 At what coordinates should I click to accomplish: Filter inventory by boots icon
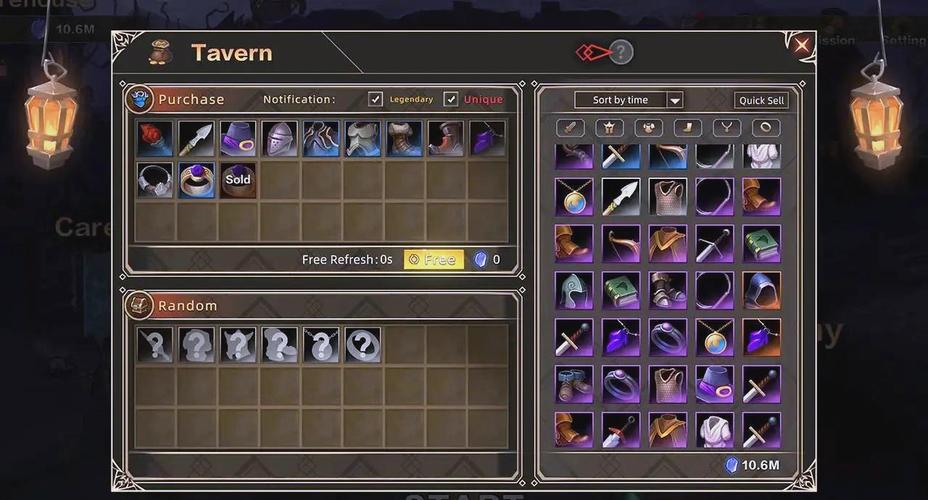687,128
